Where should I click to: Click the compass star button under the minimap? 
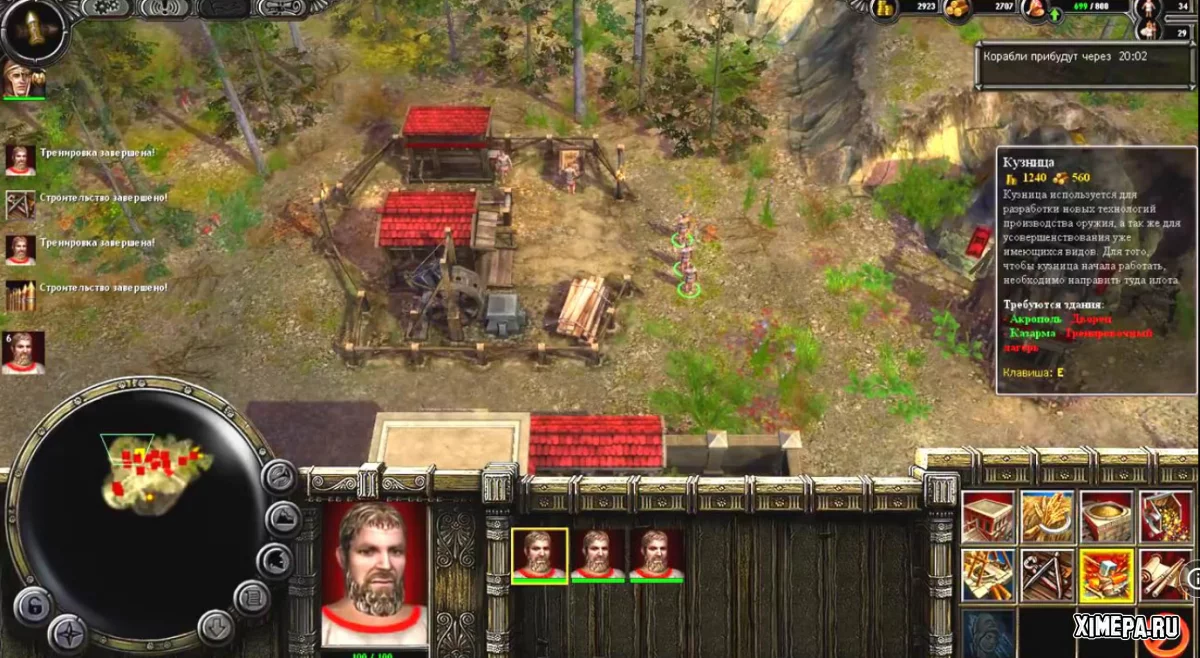(x=70, y=632)
